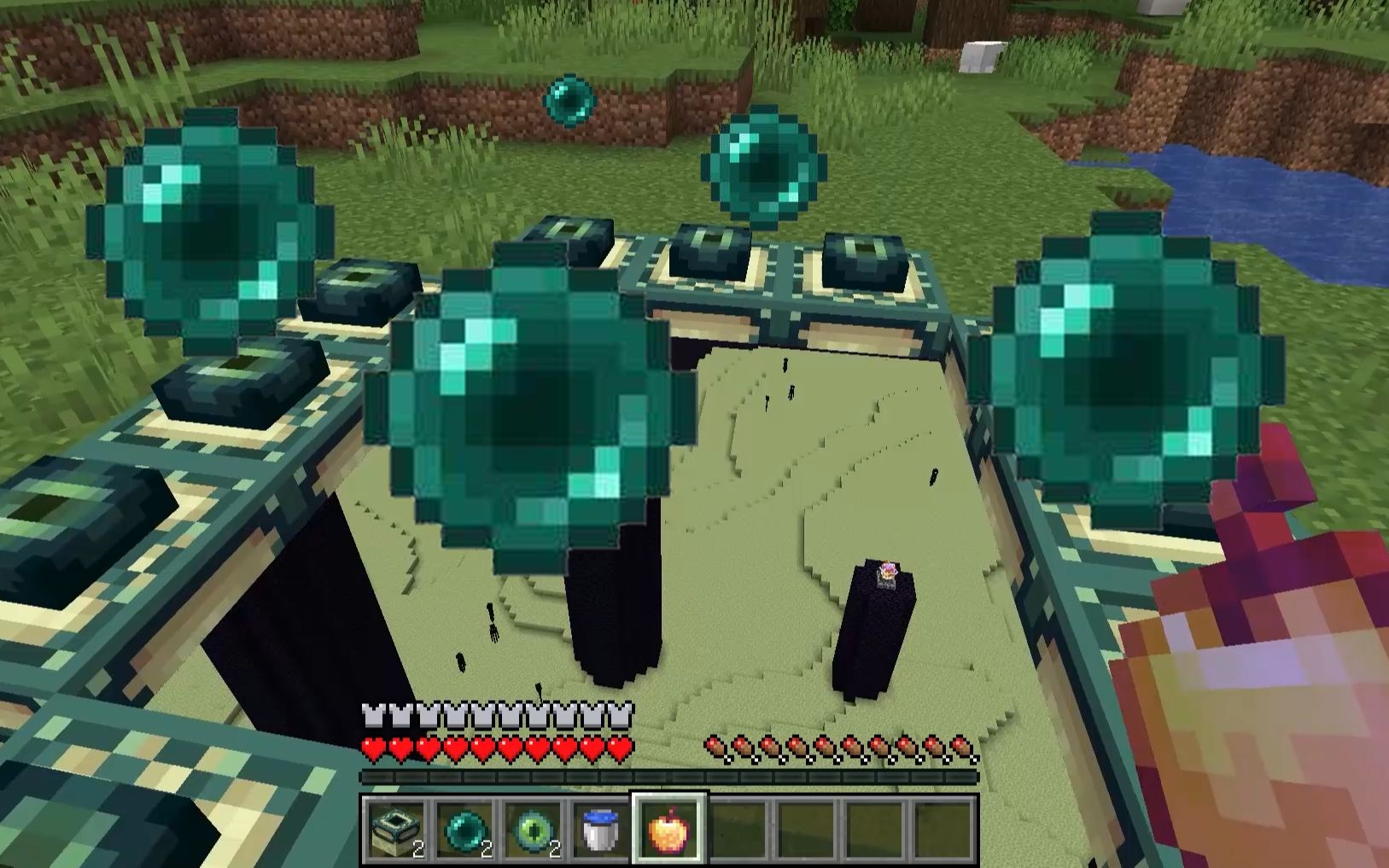Image resolution: width=1389 pixels, height=868 pixels.
Task: Select the end portal frame hotbar slot
Action: coord(395,829)
